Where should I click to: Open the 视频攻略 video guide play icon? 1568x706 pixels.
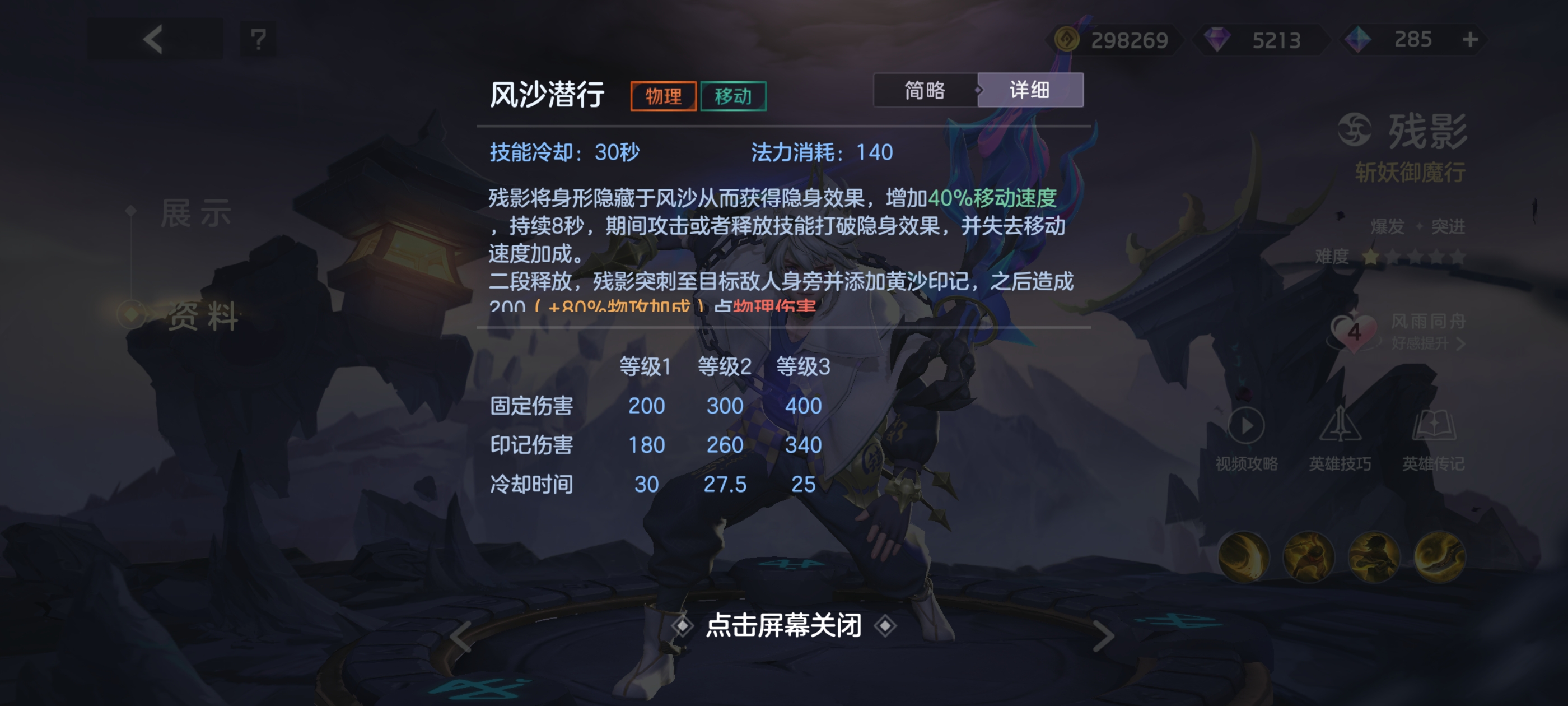coord(1246,426)
